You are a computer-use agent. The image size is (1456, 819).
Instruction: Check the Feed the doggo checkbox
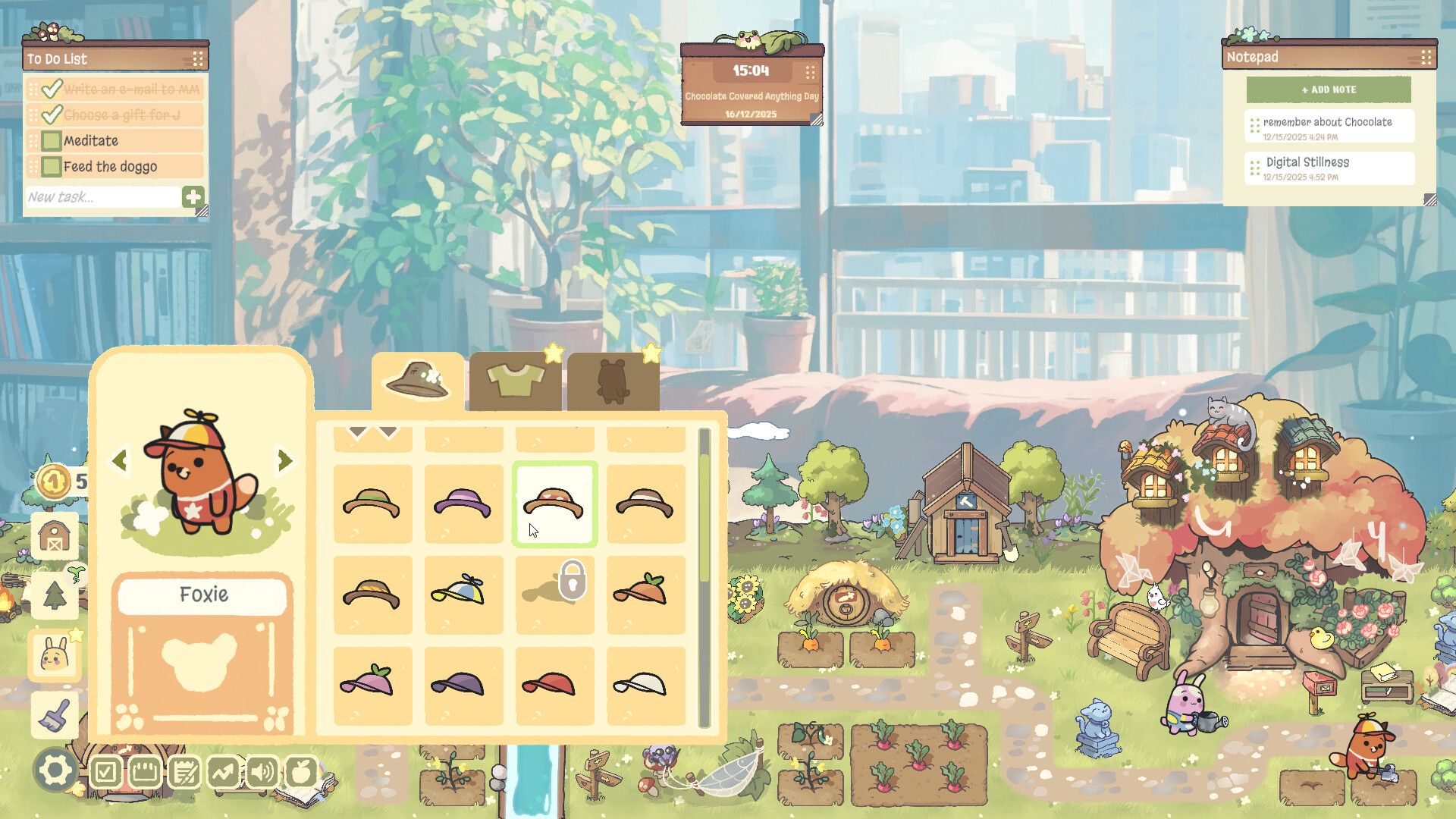point(50,166)
